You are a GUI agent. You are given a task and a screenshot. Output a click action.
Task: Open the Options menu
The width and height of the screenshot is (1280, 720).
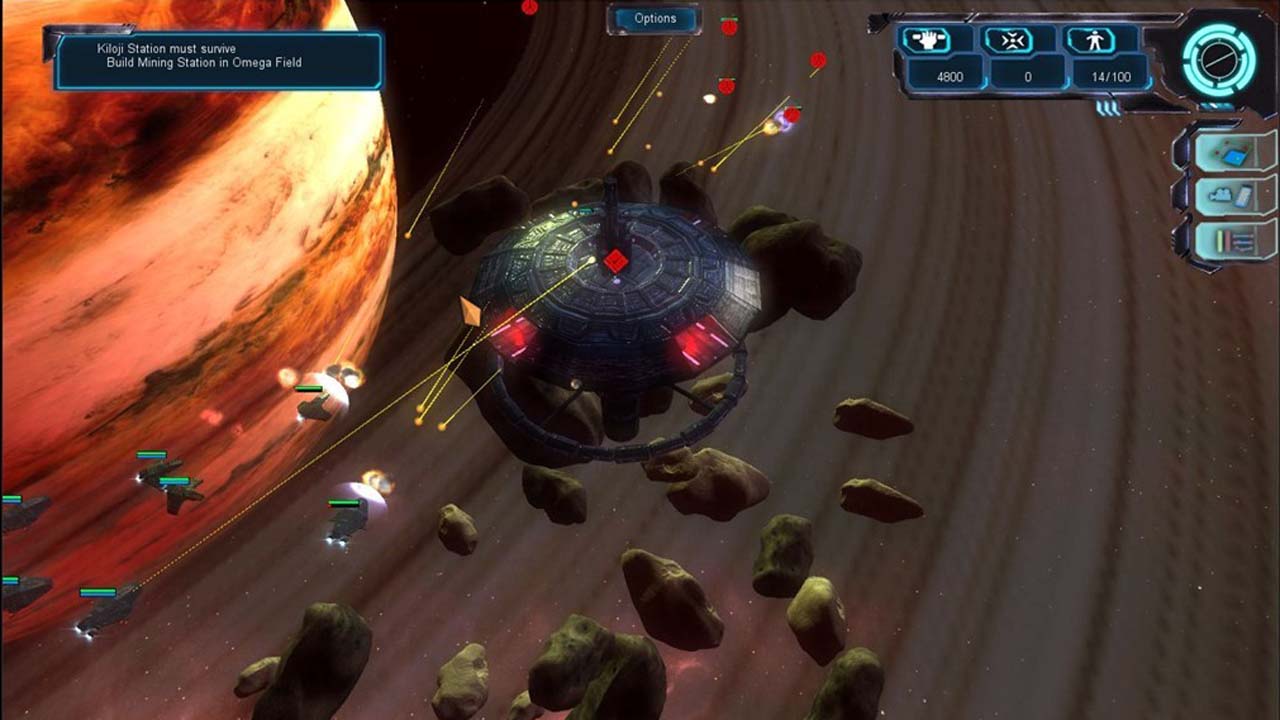[x=655, y=18]
